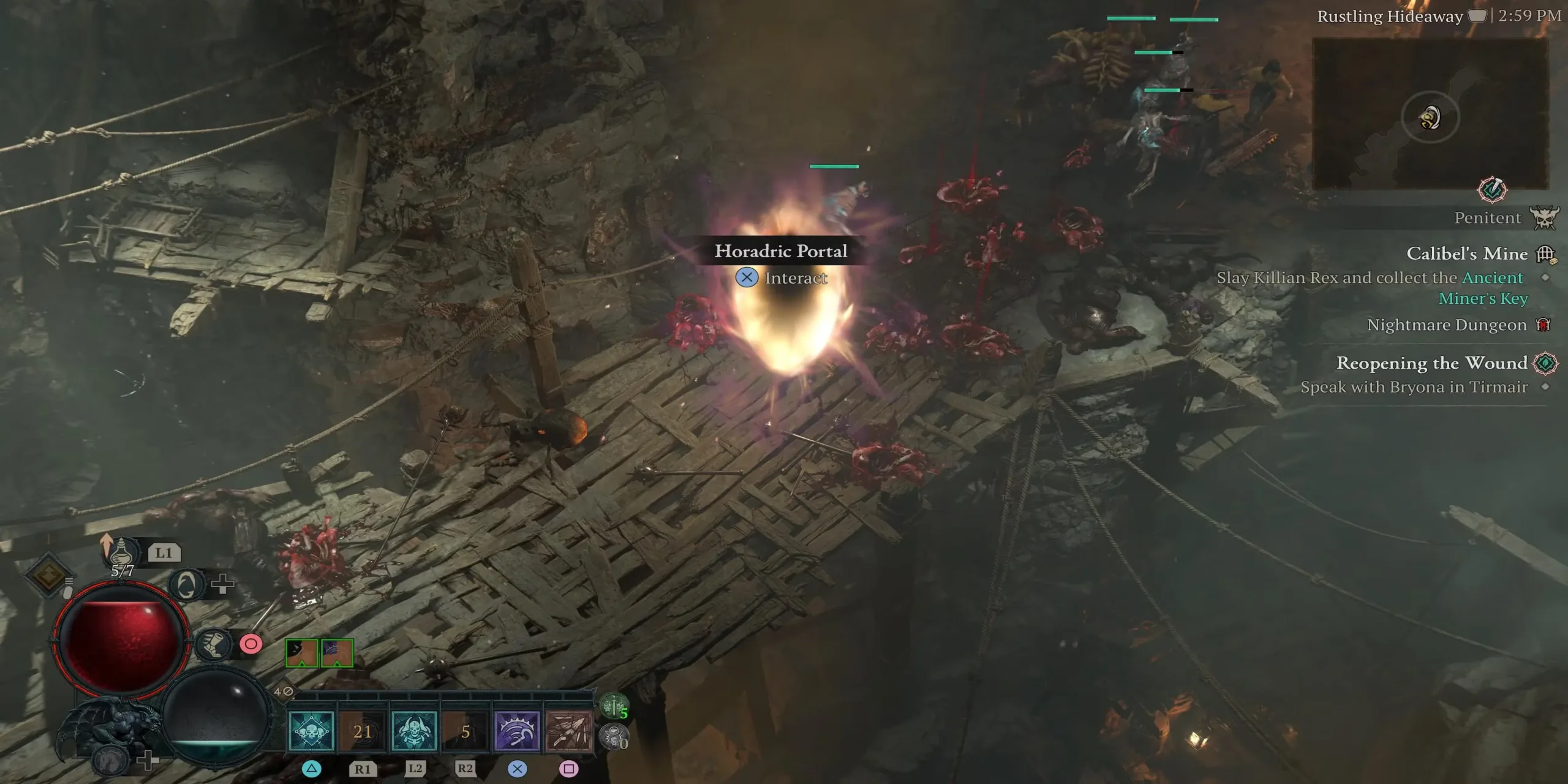The width and height of the screenshot is (1568, 784).
Task: Click the second green-bordered scythe buff icon
Action: click(x=337, y=653)
